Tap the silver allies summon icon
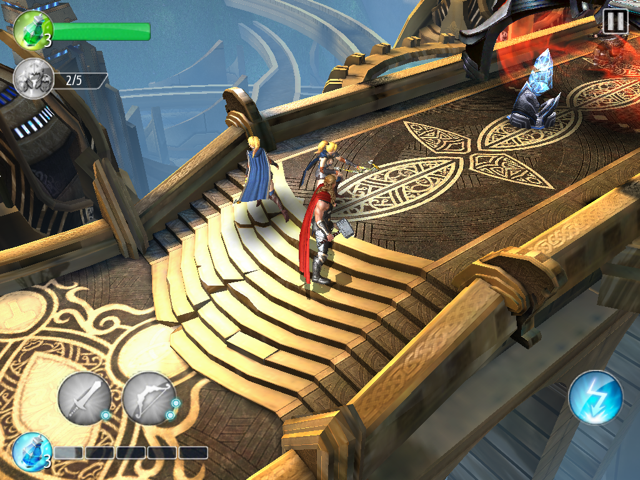The height and width of the screenshot is (480, 640). 32,79
